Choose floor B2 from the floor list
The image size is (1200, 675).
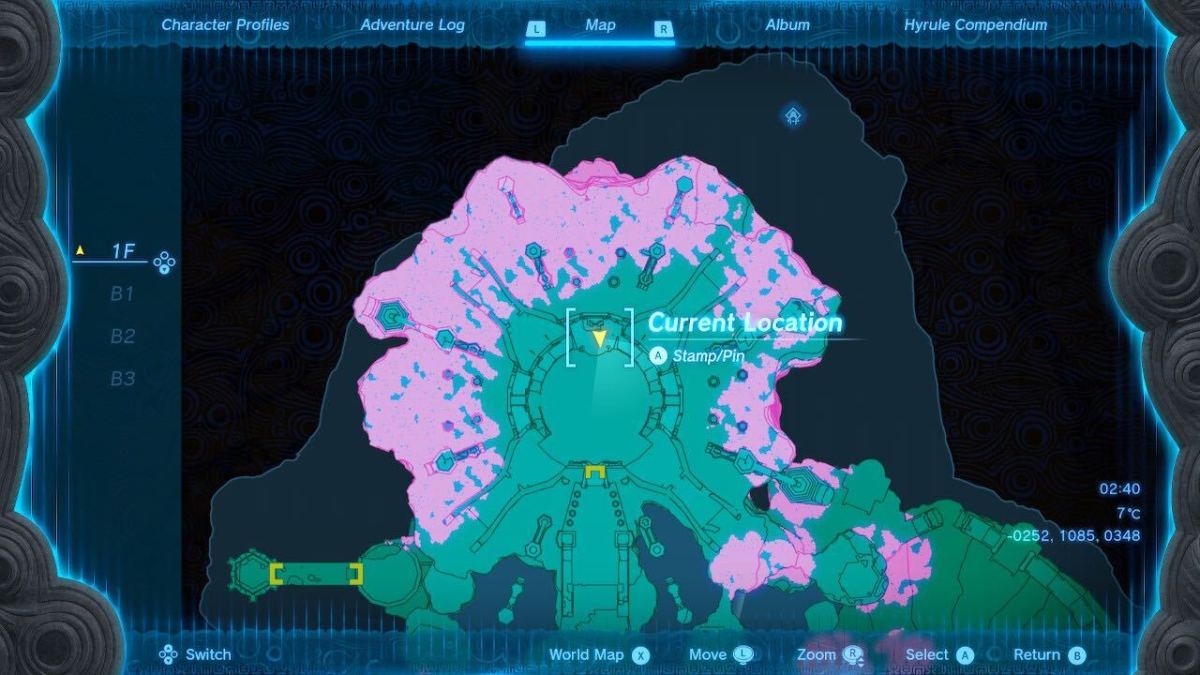pyautogui.click(x=122, y=336)
